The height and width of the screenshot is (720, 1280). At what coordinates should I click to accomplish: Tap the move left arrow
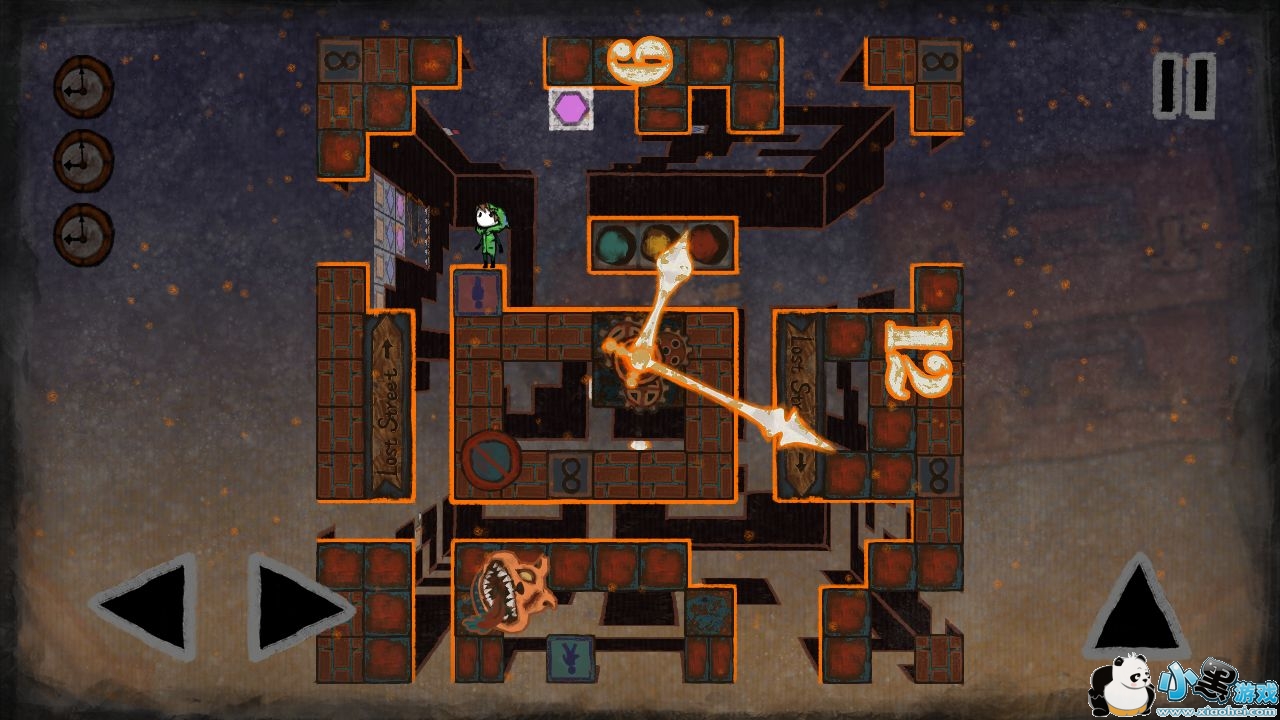tap(147, 608)
